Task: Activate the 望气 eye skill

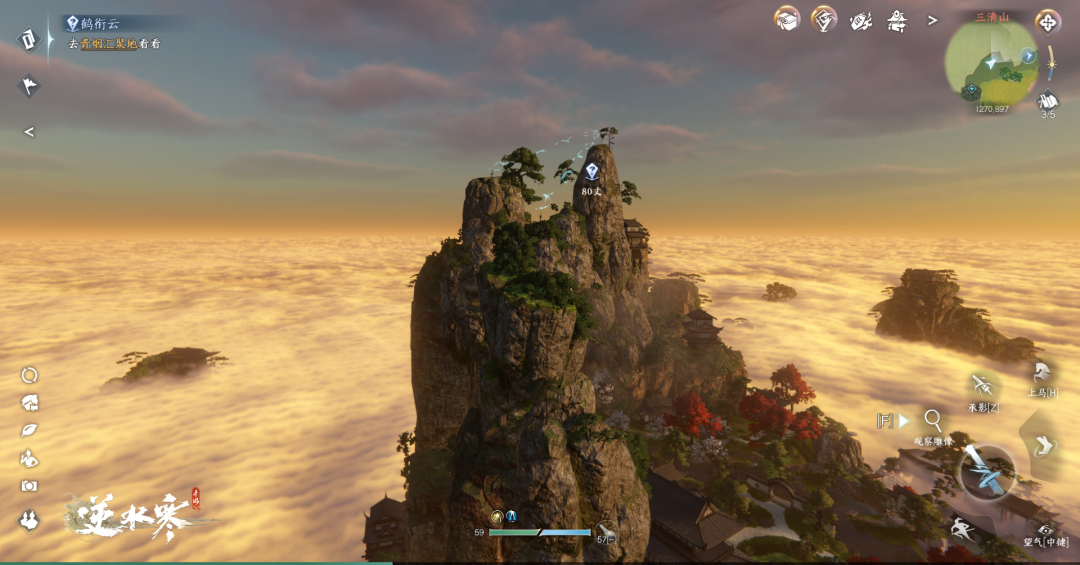Action: (x=1045, y=530)
